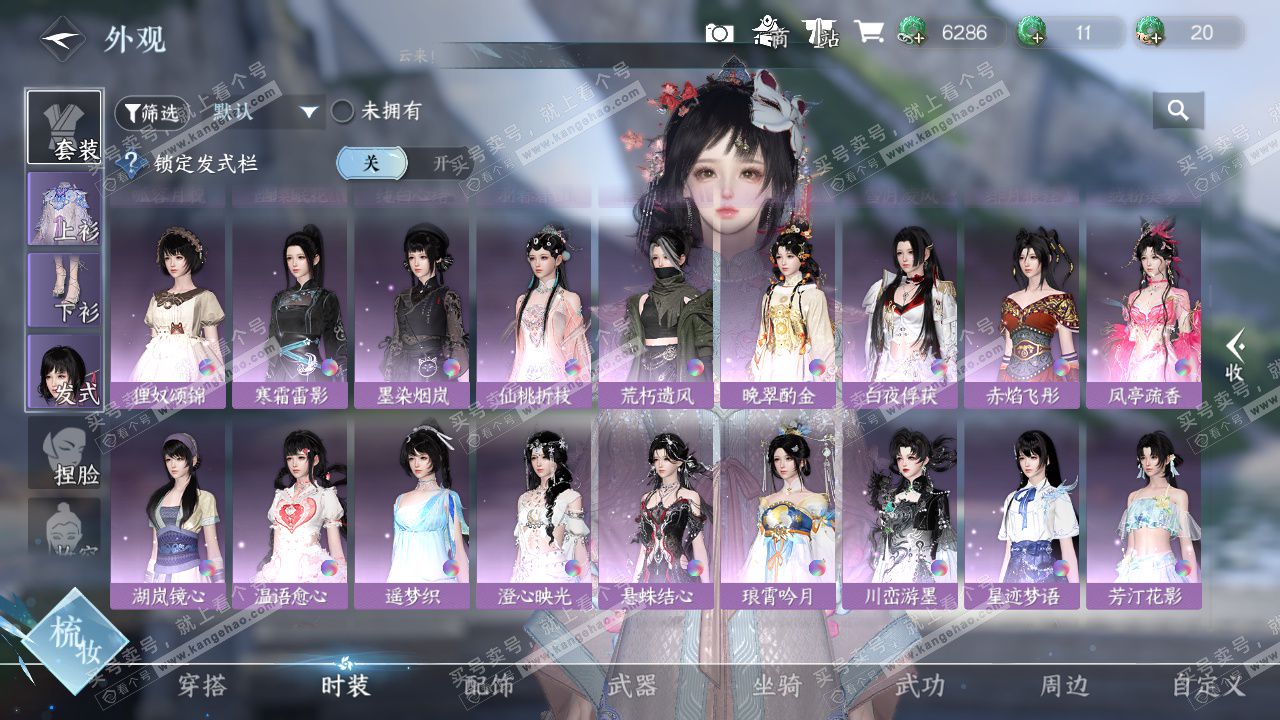Viewport: 1280px width, 720px height.
Task: Switch to the 下衫 category
Action: [x=64, y=290]
